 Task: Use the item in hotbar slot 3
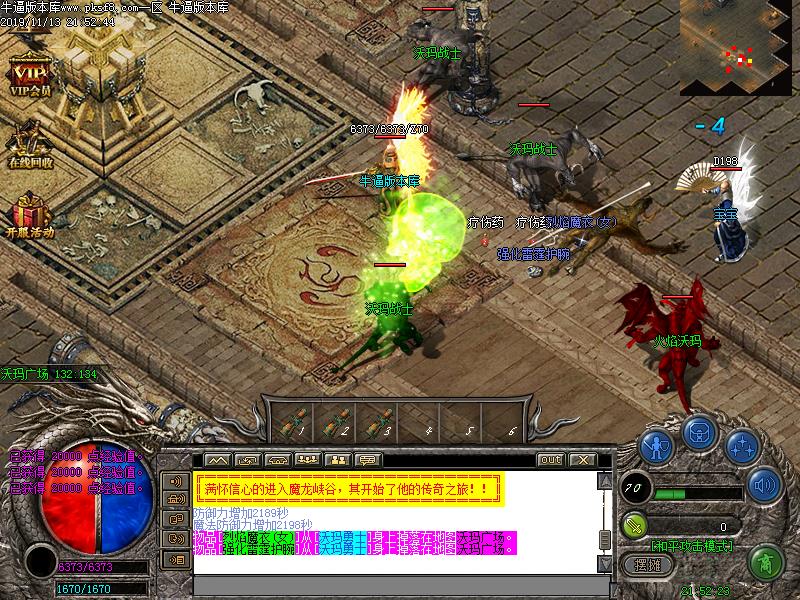pos(379,421)
